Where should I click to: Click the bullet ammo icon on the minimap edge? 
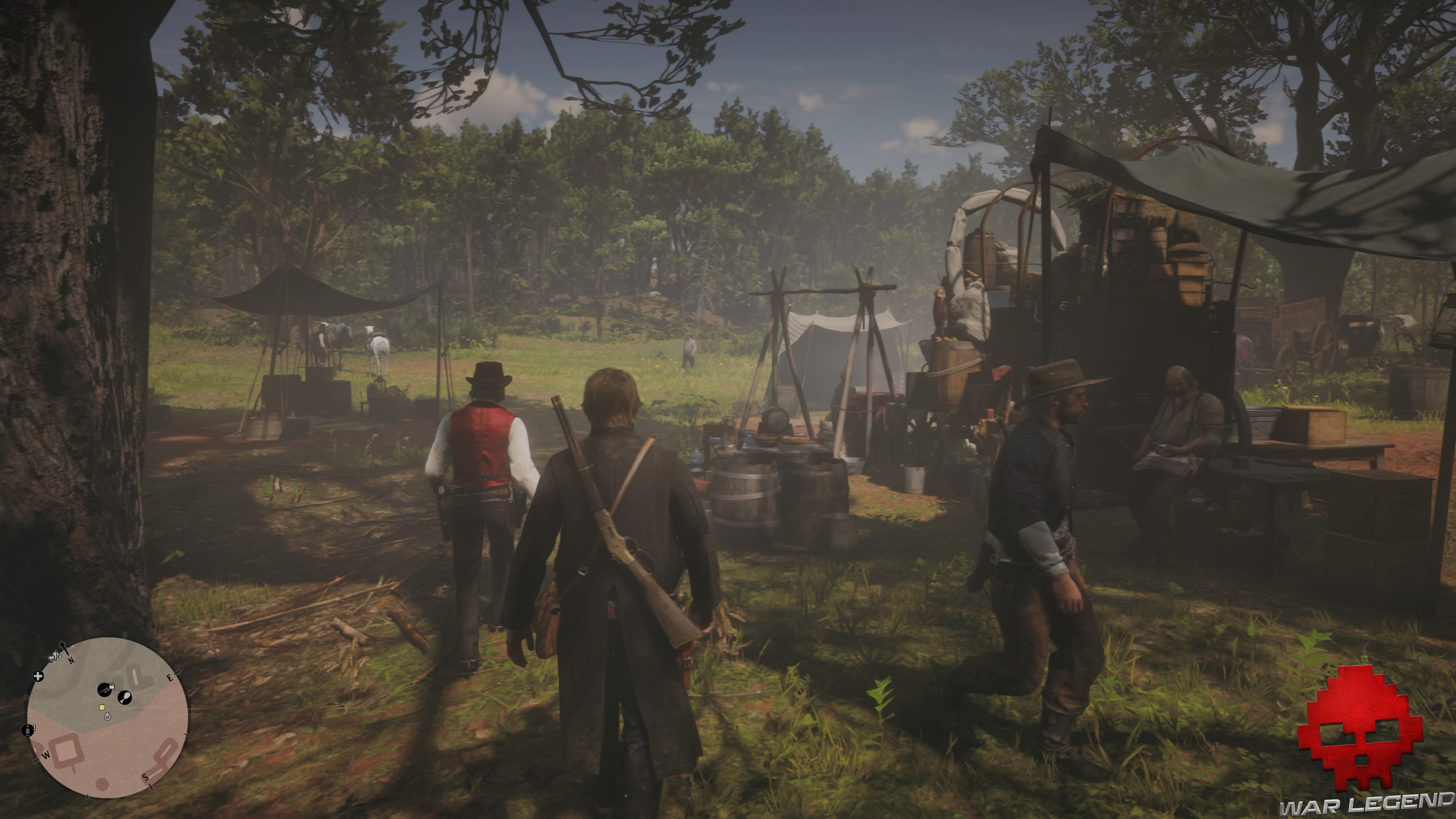pyautogui.click(x=28, y=731)
